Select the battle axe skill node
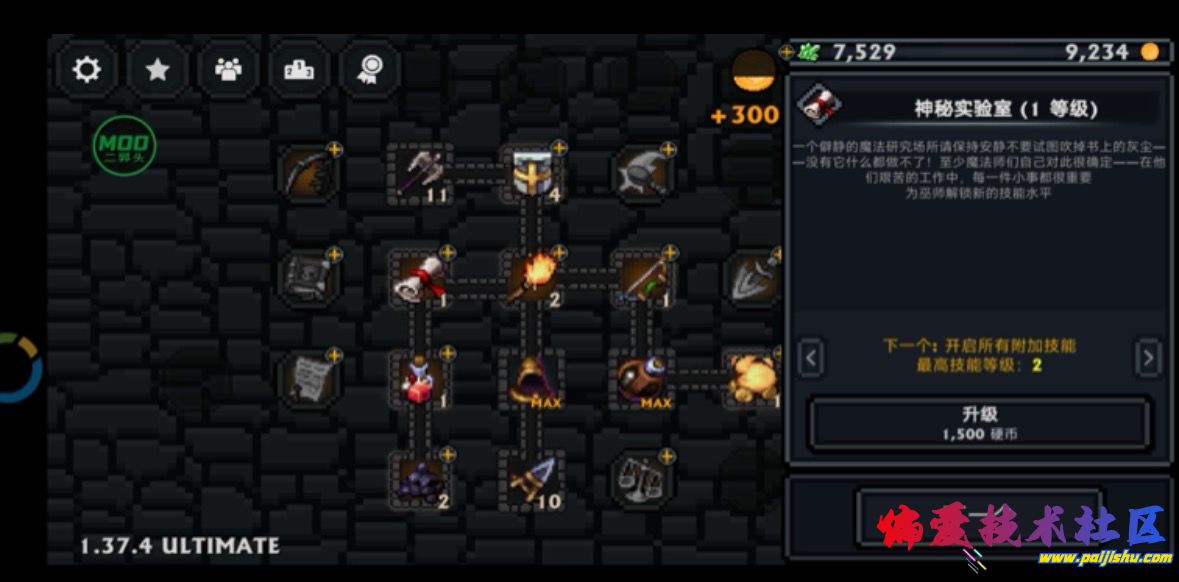 [420, 174]
